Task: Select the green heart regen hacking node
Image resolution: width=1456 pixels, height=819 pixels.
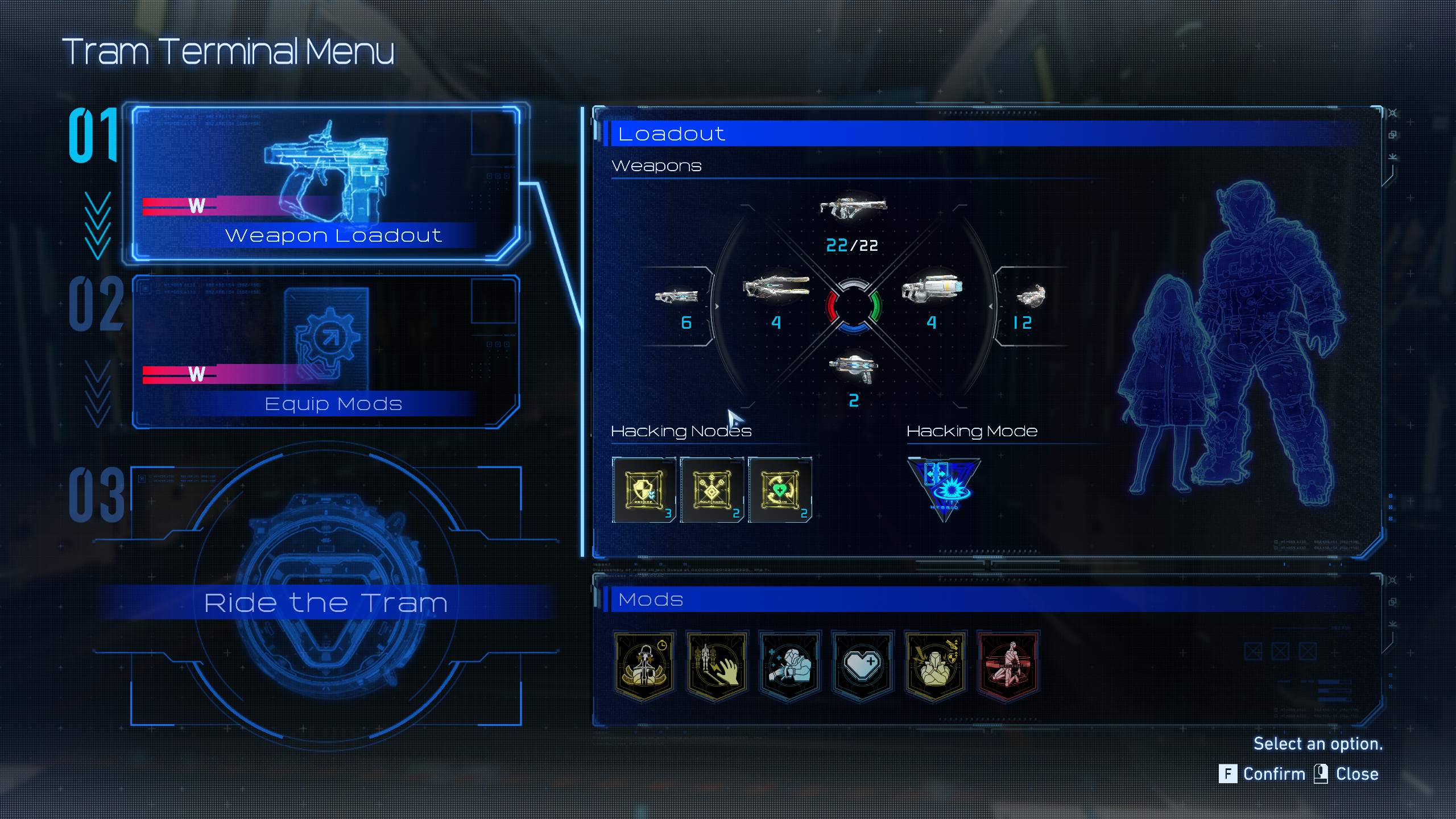Action: tap(780, 489)
